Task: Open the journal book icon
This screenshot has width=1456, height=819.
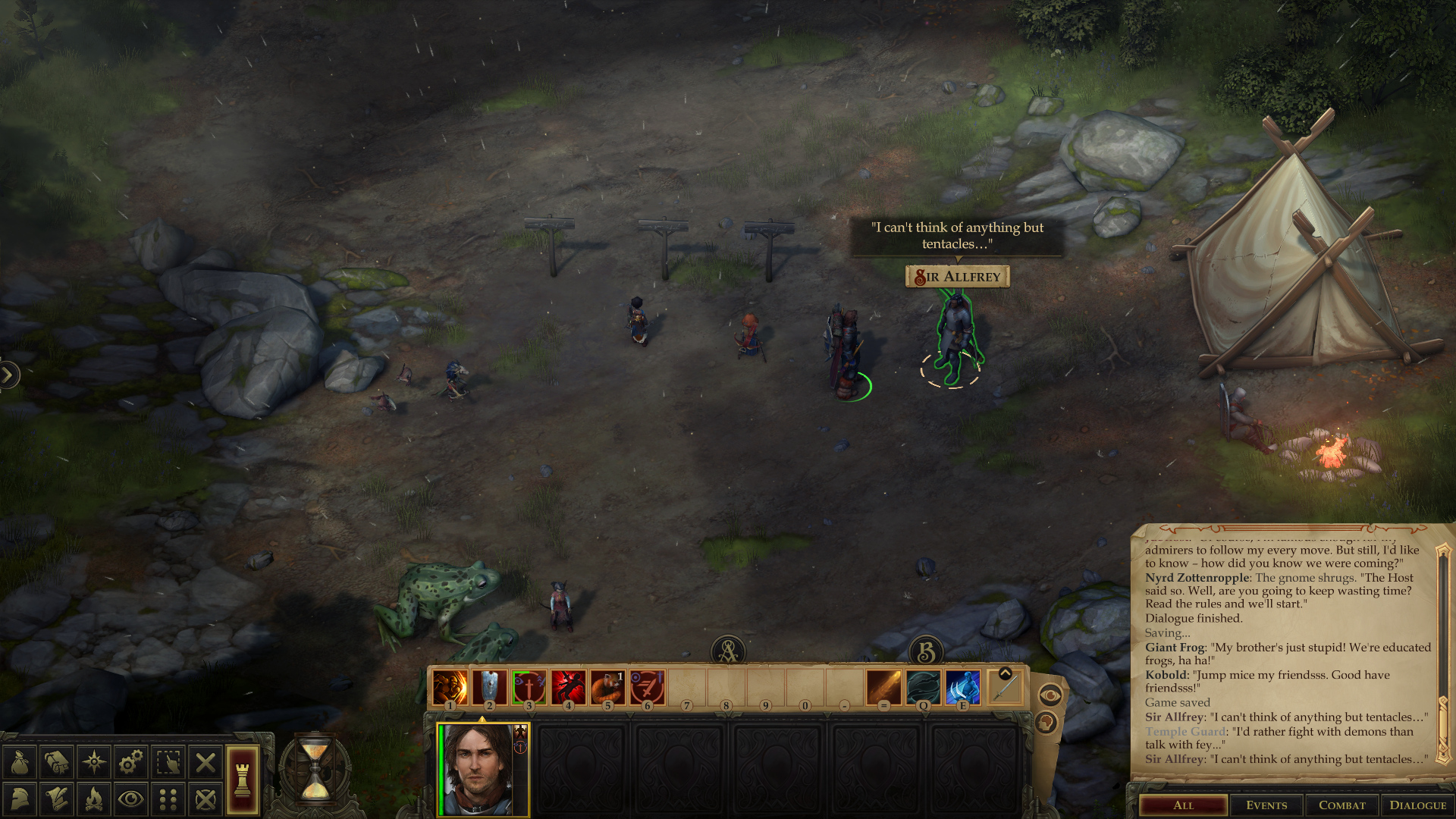Action: pyautogui.click(x=57, y=762)
